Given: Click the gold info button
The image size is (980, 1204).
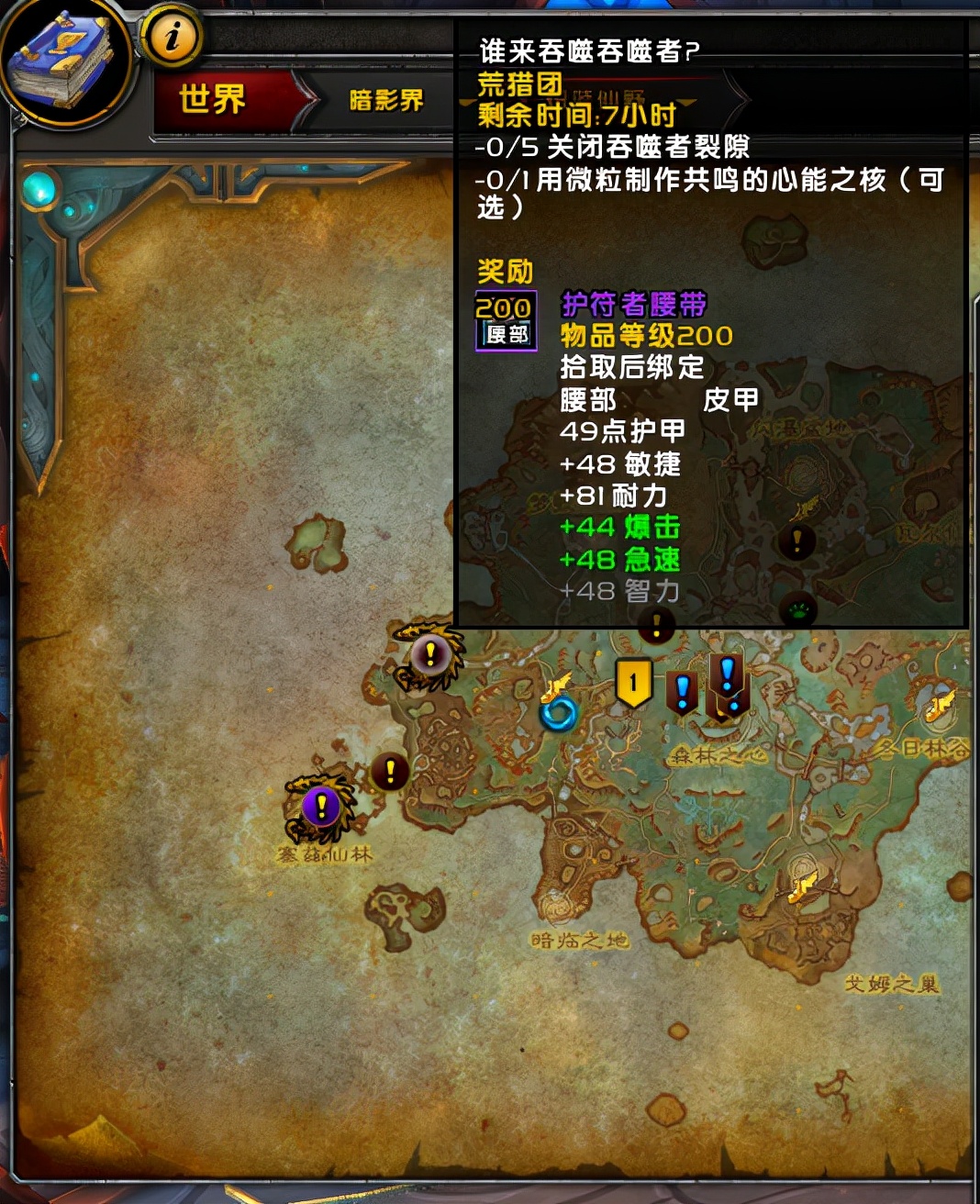Looking at the screenshot, I should pos(172,38).
